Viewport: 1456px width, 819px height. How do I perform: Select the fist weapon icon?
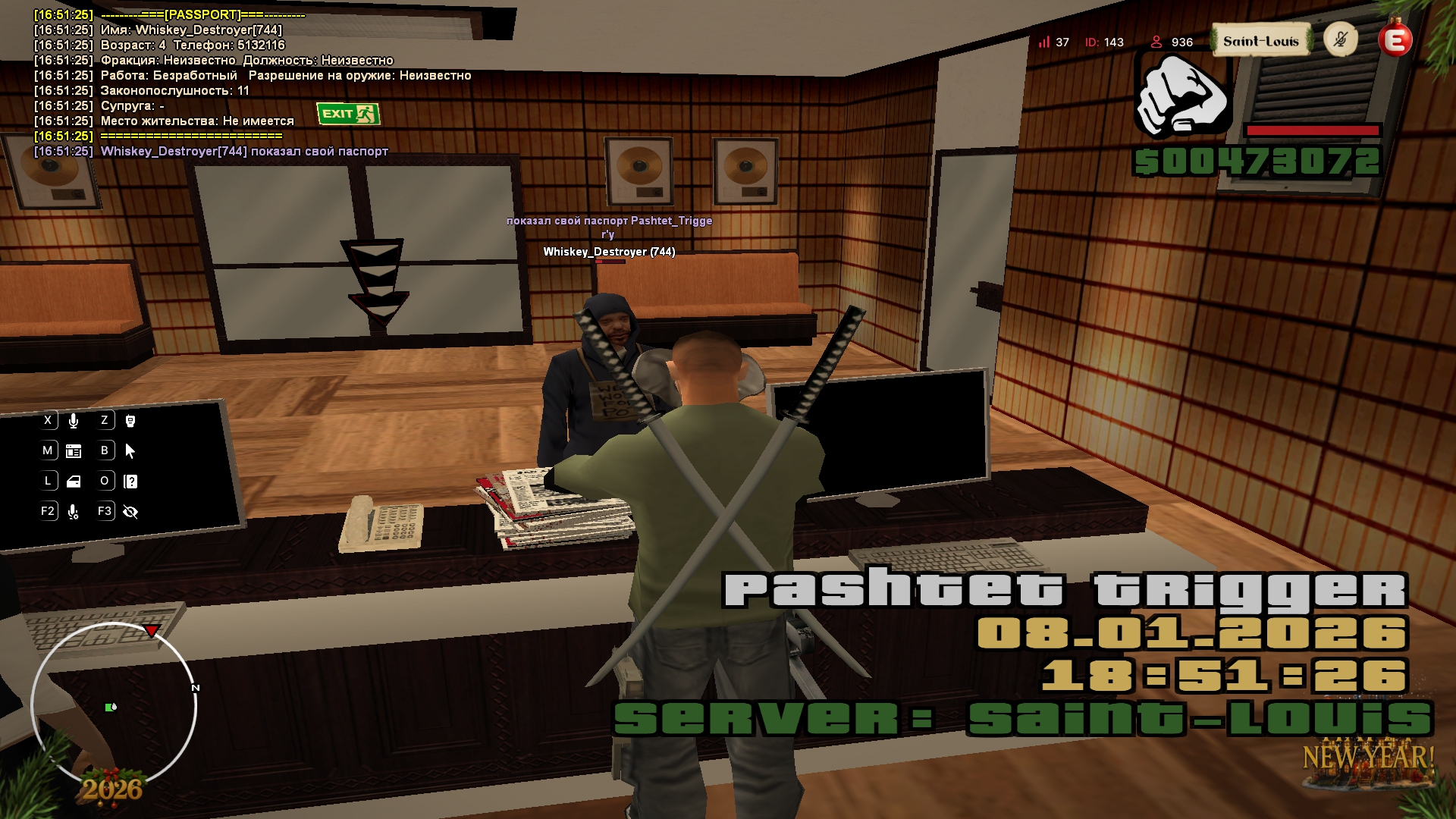click(x=1182, y=96)
